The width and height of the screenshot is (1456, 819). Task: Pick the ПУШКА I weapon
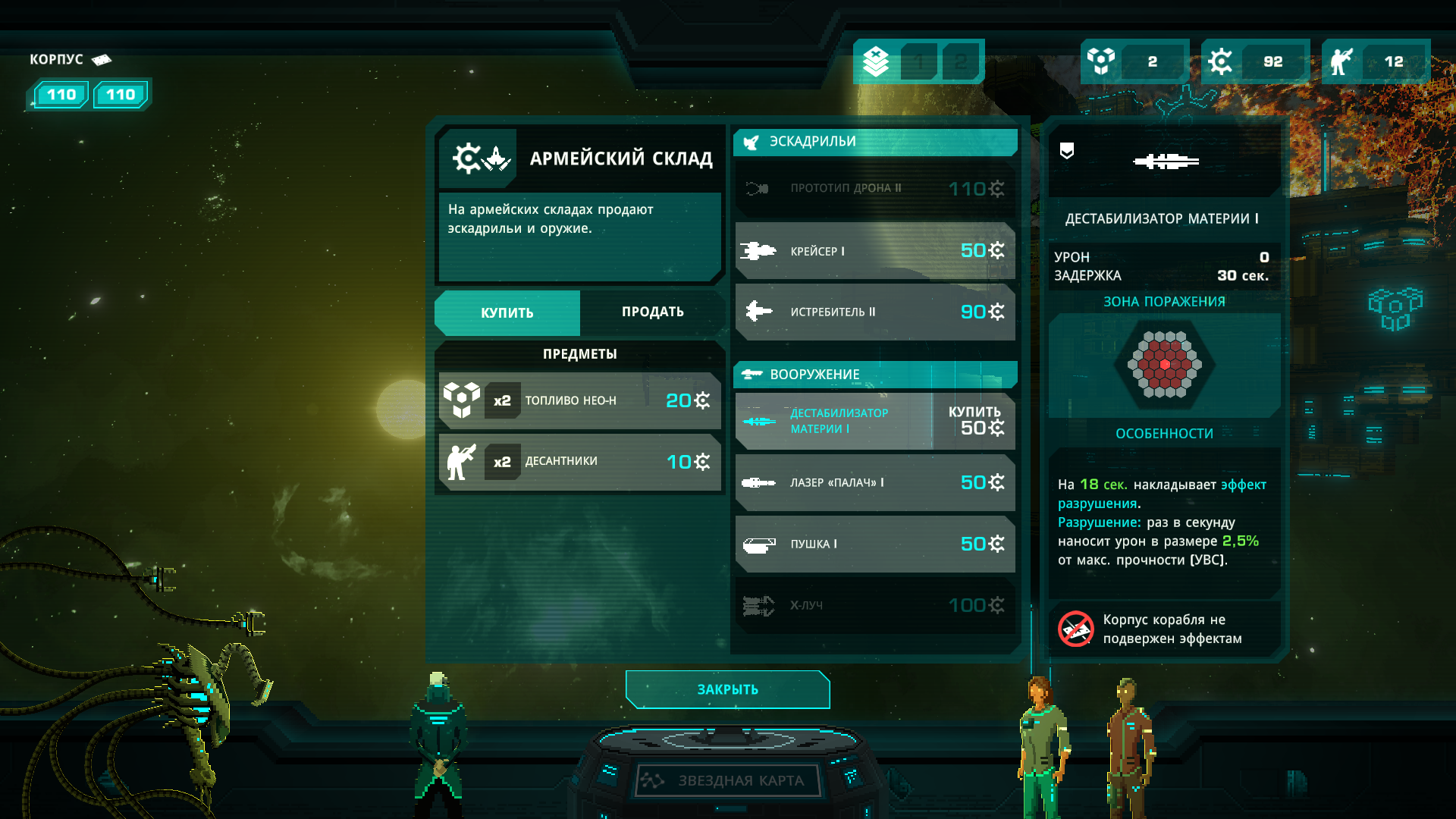click(x=875, y=544)
